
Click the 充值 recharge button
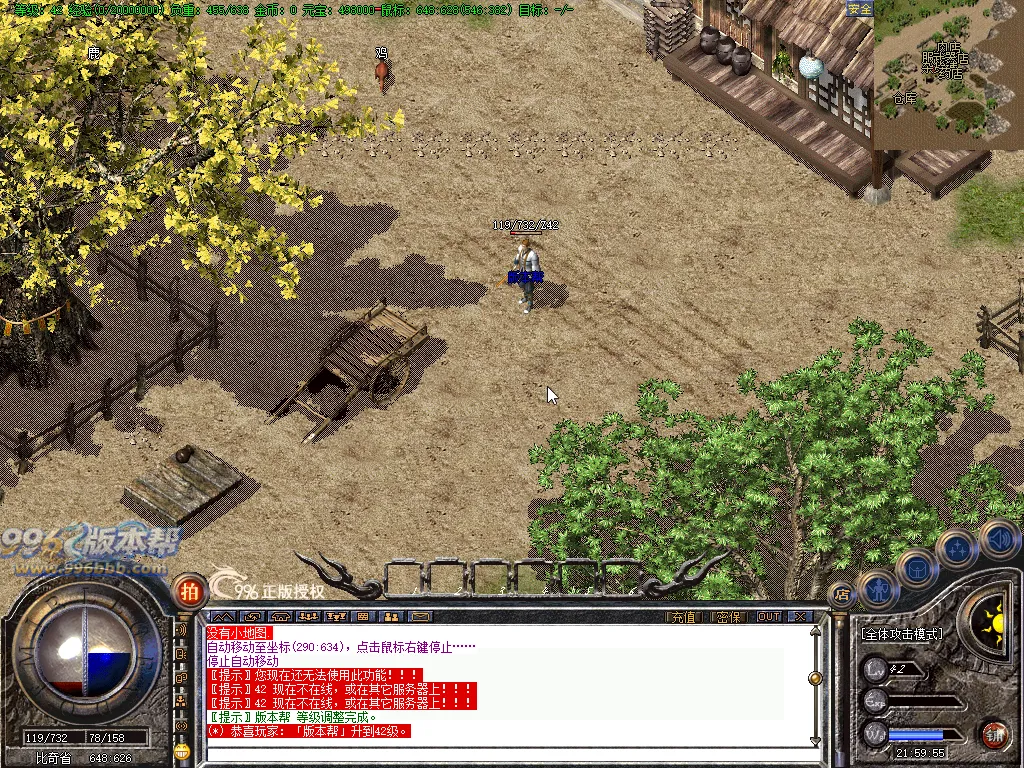point(683,617)
